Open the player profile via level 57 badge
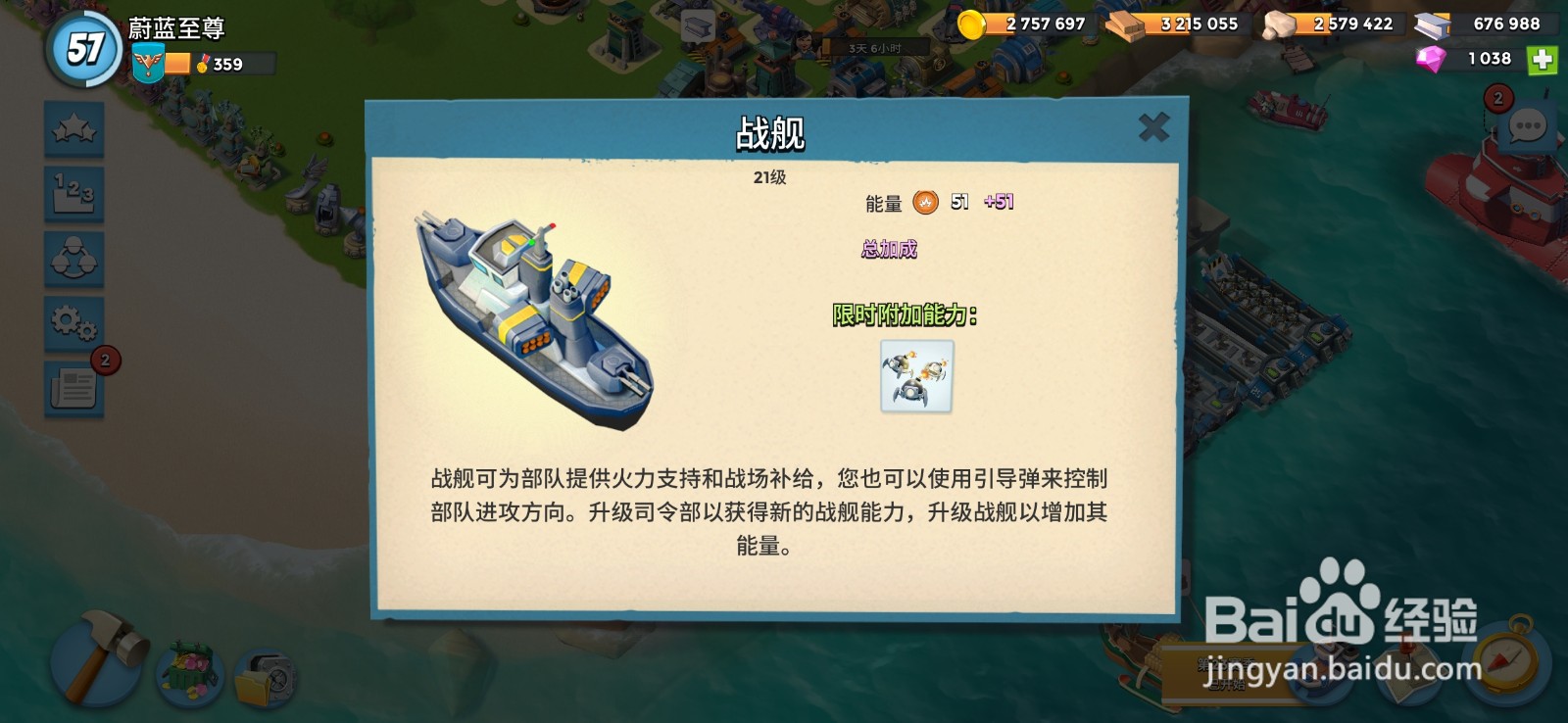This screenshot has height=723, width=1568. pos(82,46)
